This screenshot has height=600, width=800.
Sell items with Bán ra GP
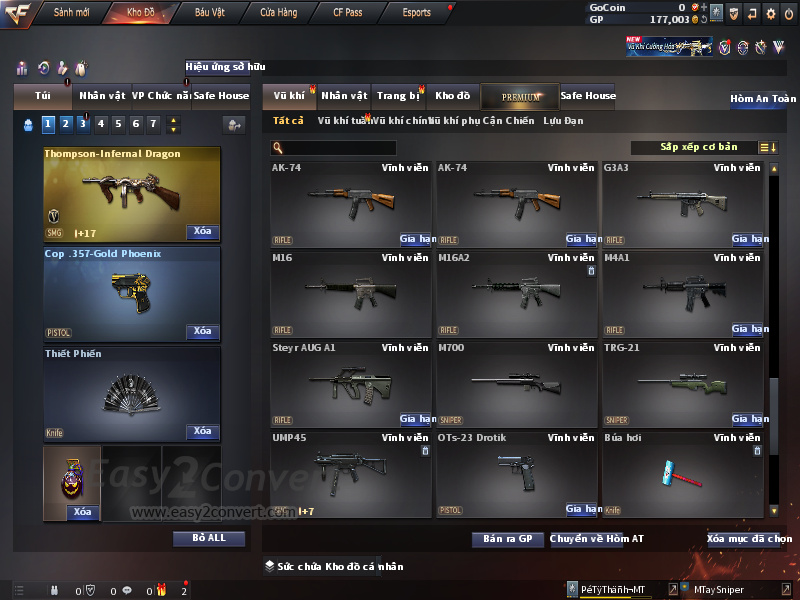(507, 539)
